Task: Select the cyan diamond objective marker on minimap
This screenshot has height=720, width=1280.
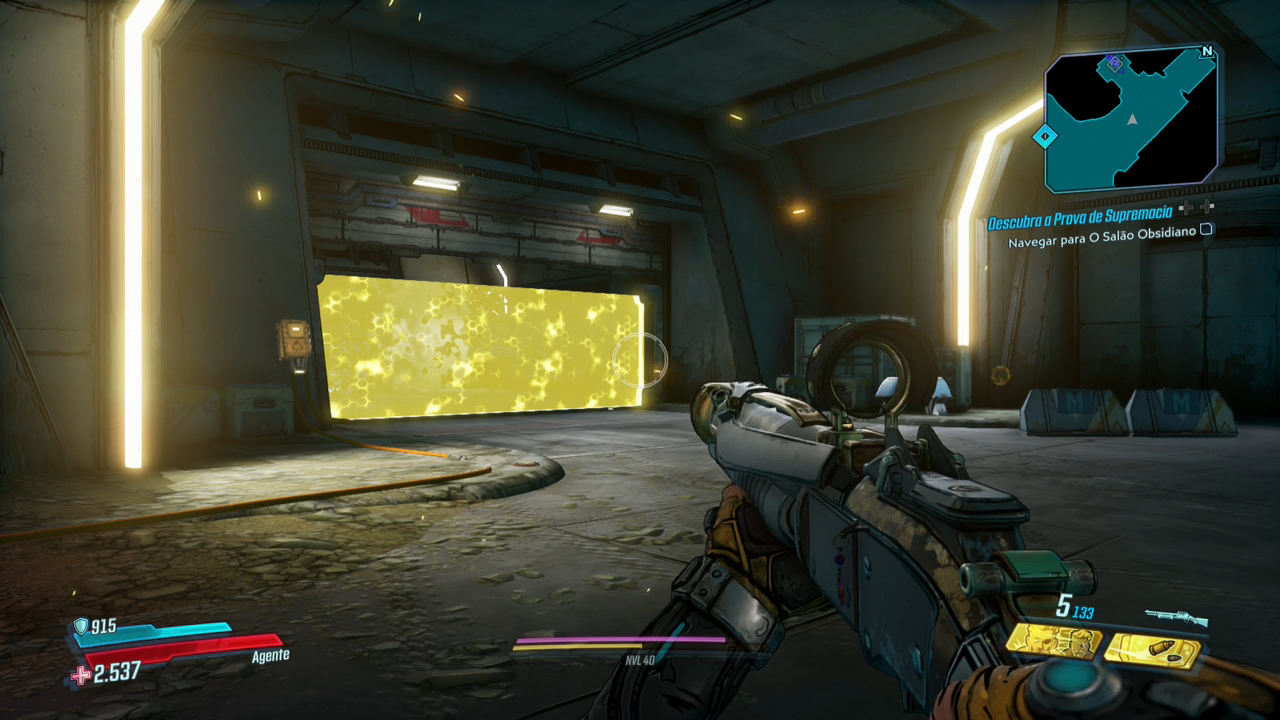Action: coord(1045,135)
